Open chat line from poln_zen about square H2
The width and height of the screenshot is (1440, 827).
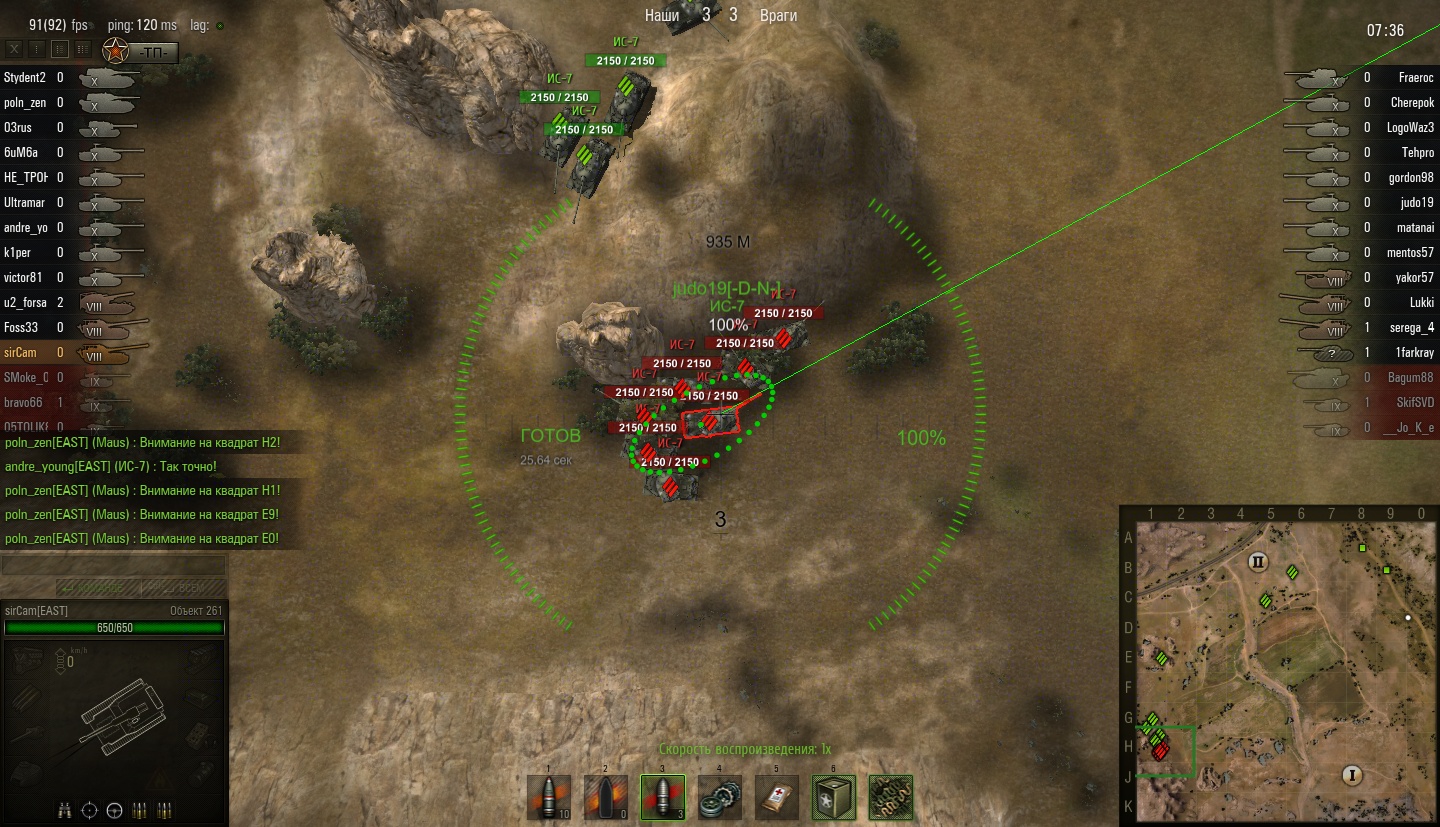coord(142,442)
